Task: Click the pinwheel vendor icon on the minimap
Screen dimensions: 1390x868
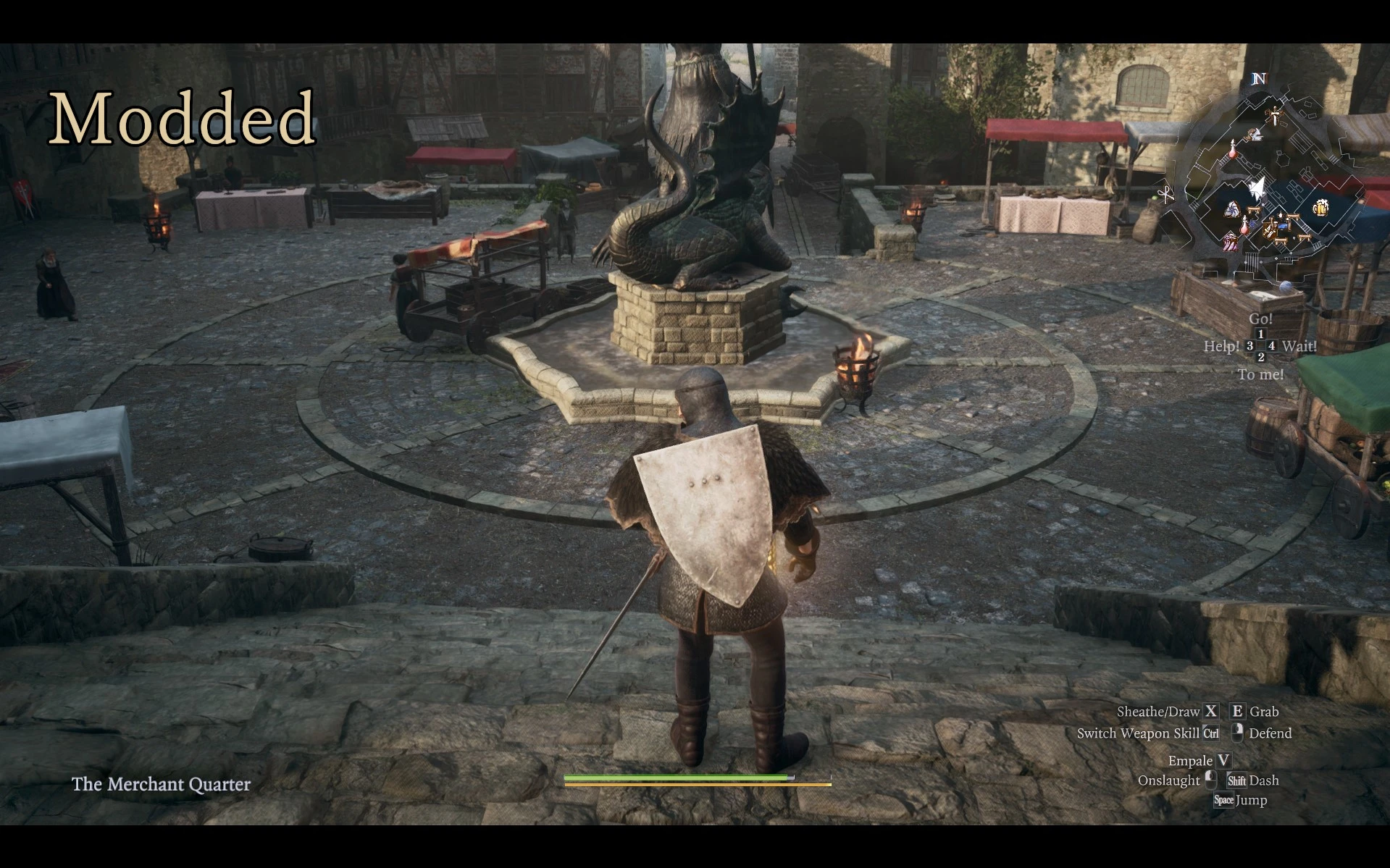Action: coord(1233,208)
